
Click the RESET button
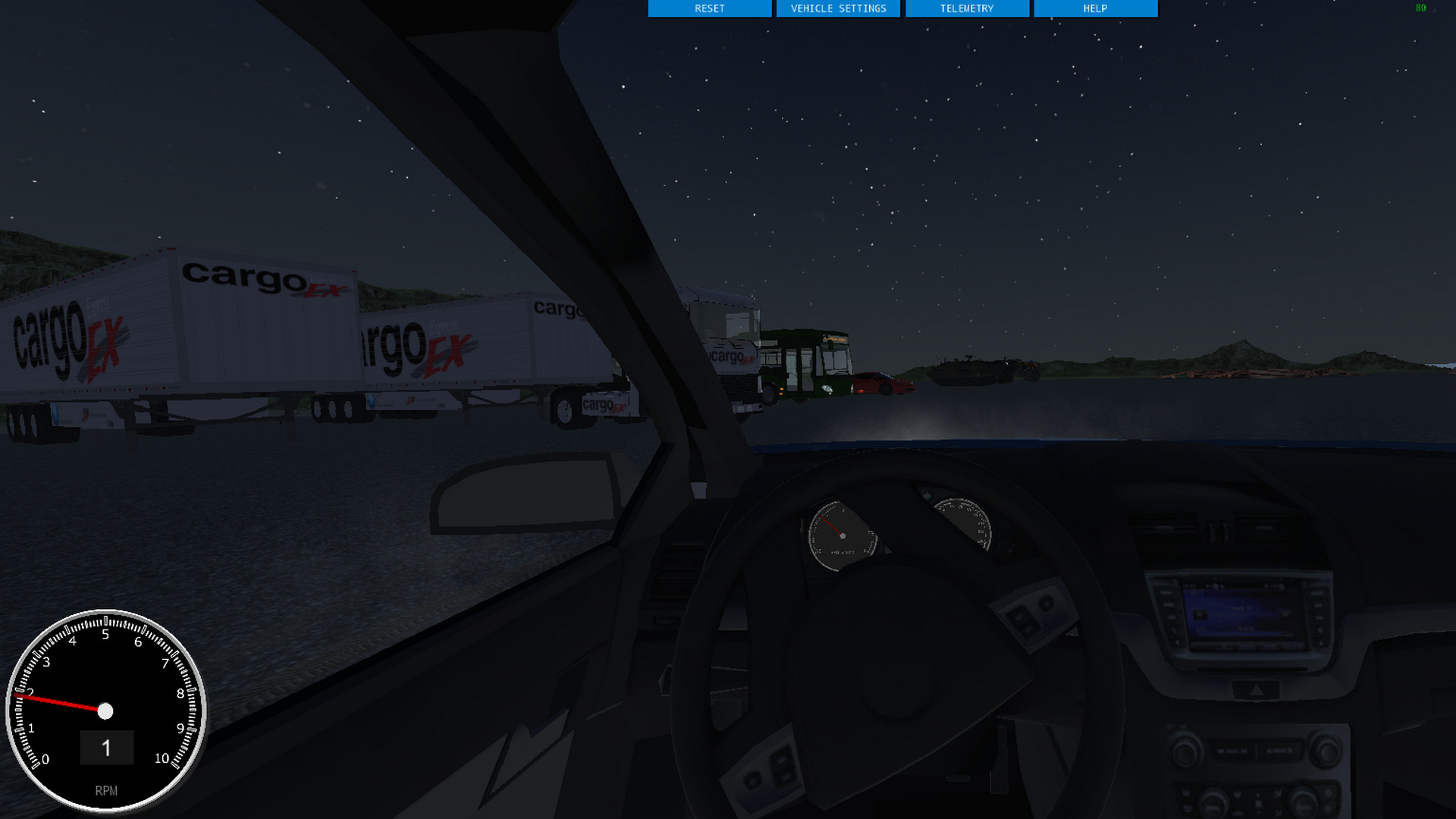tap(709, 8)
